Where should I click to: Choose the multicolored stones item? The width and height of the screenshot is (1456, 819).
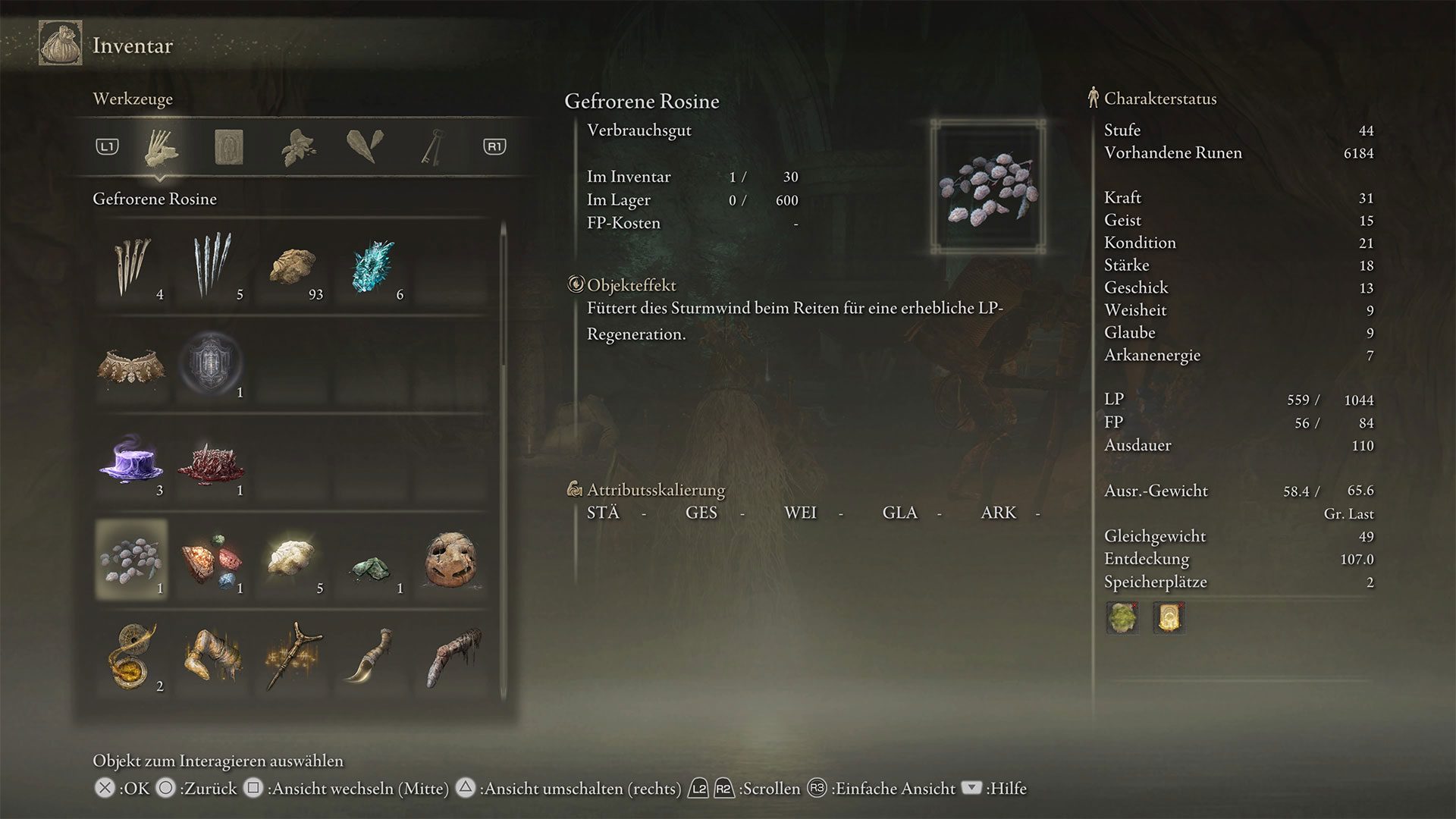tap(212, 561)
